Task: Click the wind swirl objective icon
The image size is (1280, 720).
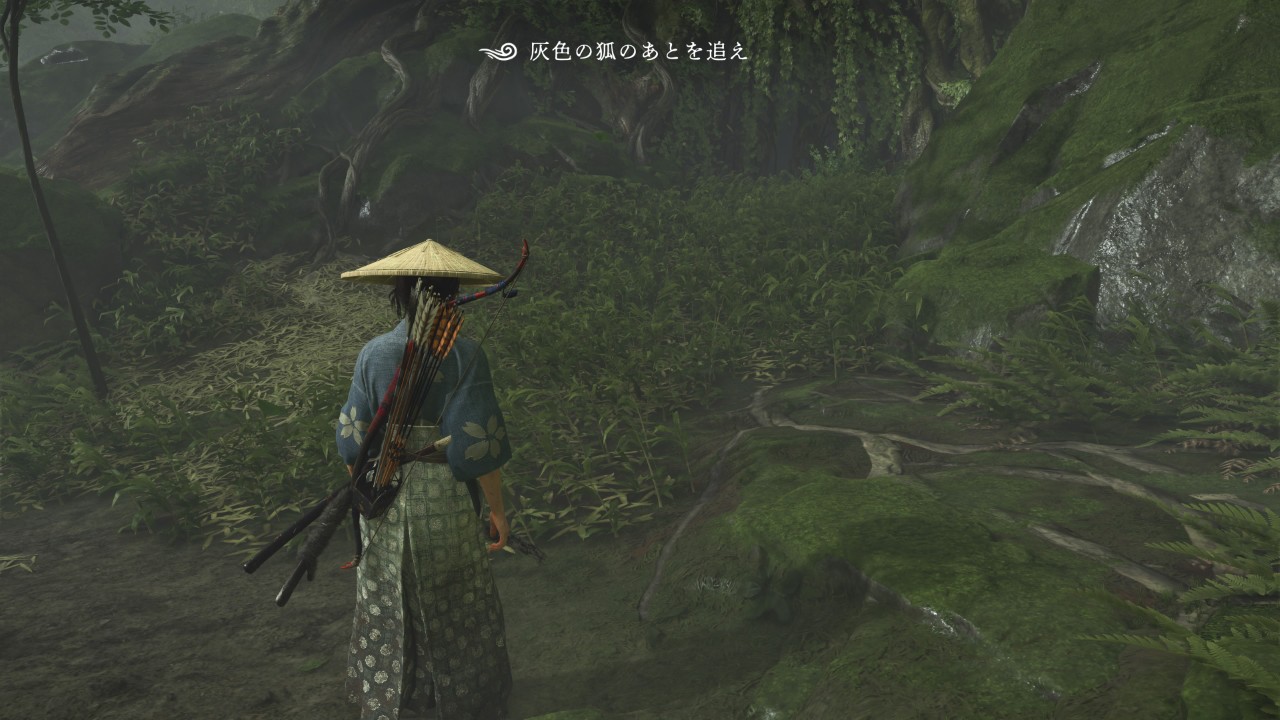Action: pyautogui.click(x=497, y=52)
